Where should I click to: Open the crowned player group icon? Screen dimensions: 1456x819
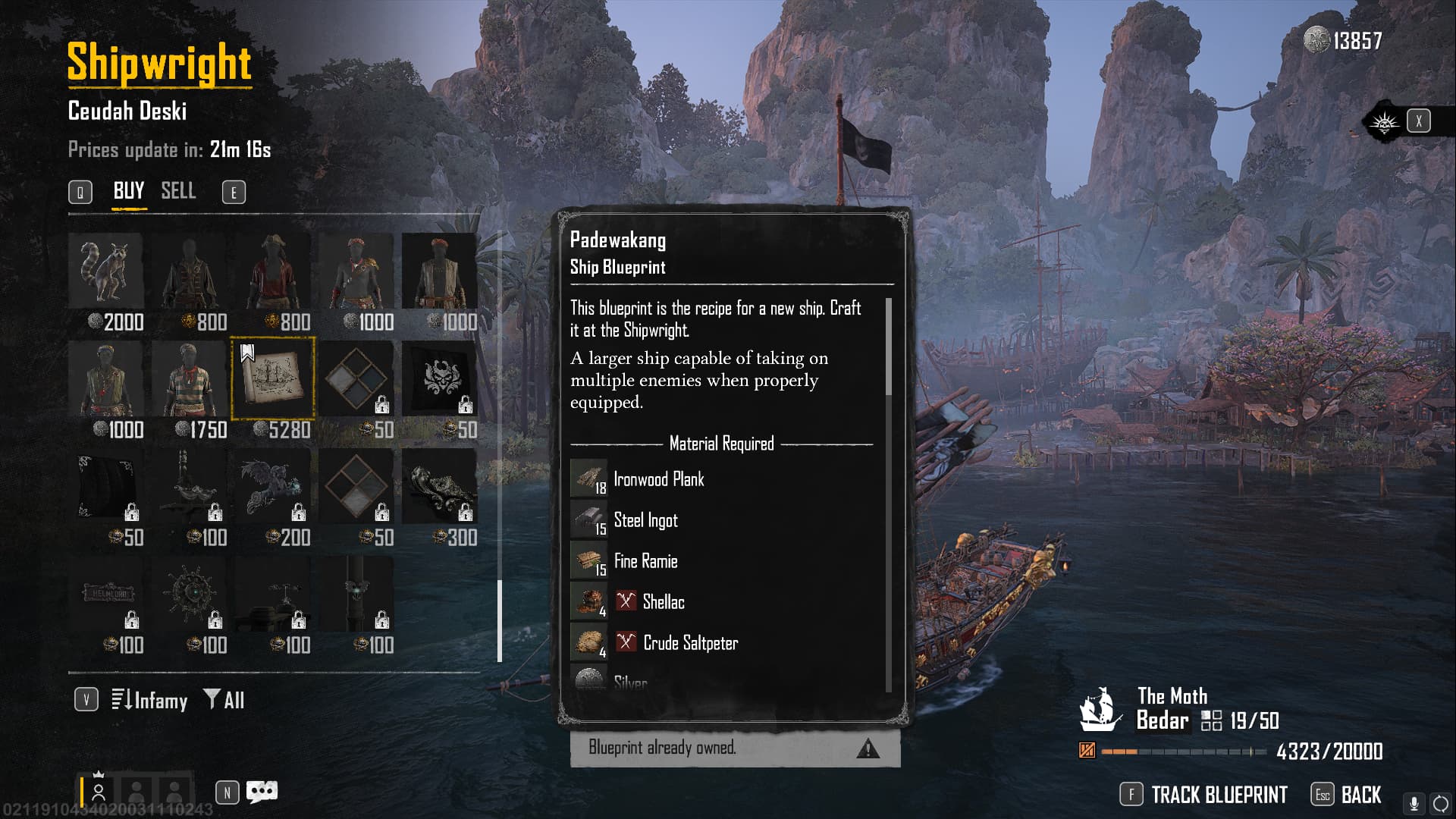point(98,791)
